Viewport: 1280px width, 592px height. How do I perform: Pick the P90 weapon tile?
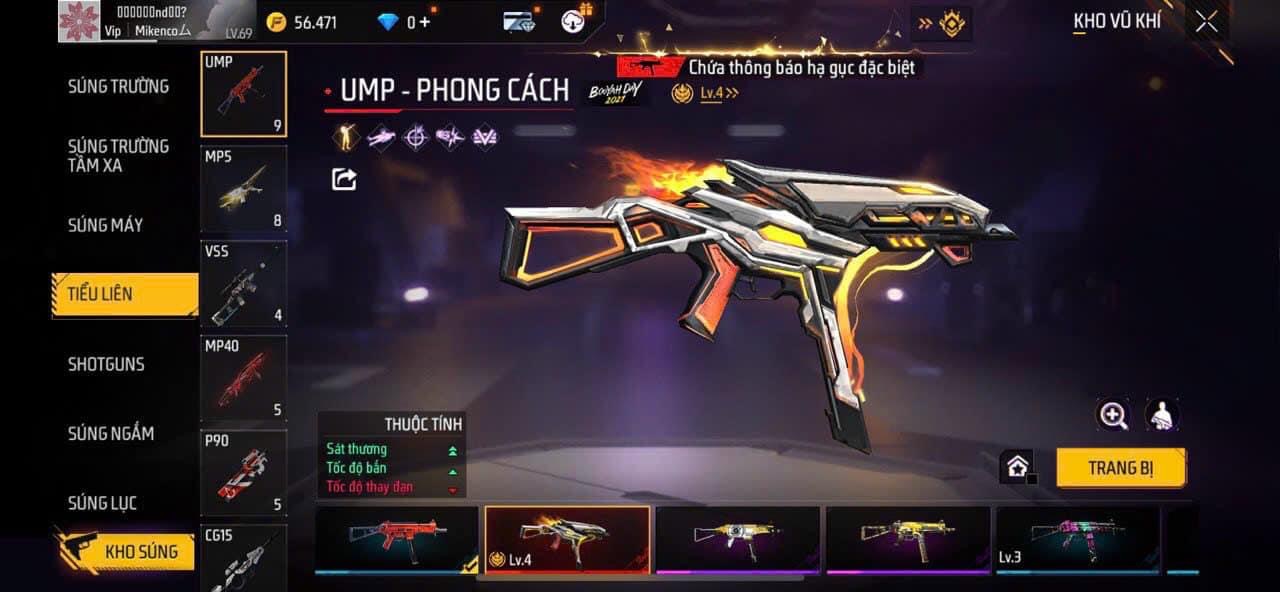tap(243, 472)
